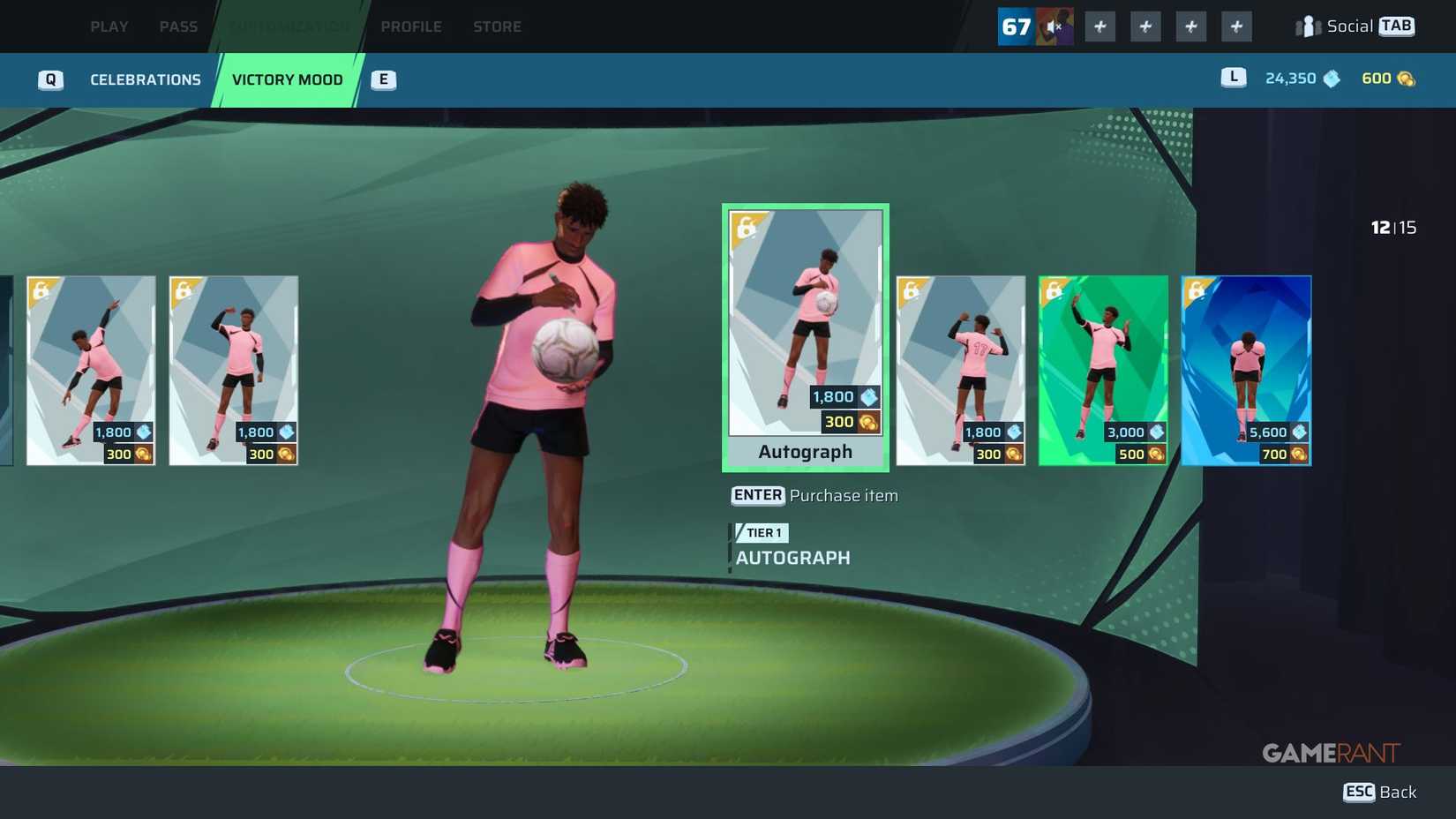The width and height of the screenshot is (1456, 819).
Task: Click the gold coins icon next to 600
Action: point(1400,78)
